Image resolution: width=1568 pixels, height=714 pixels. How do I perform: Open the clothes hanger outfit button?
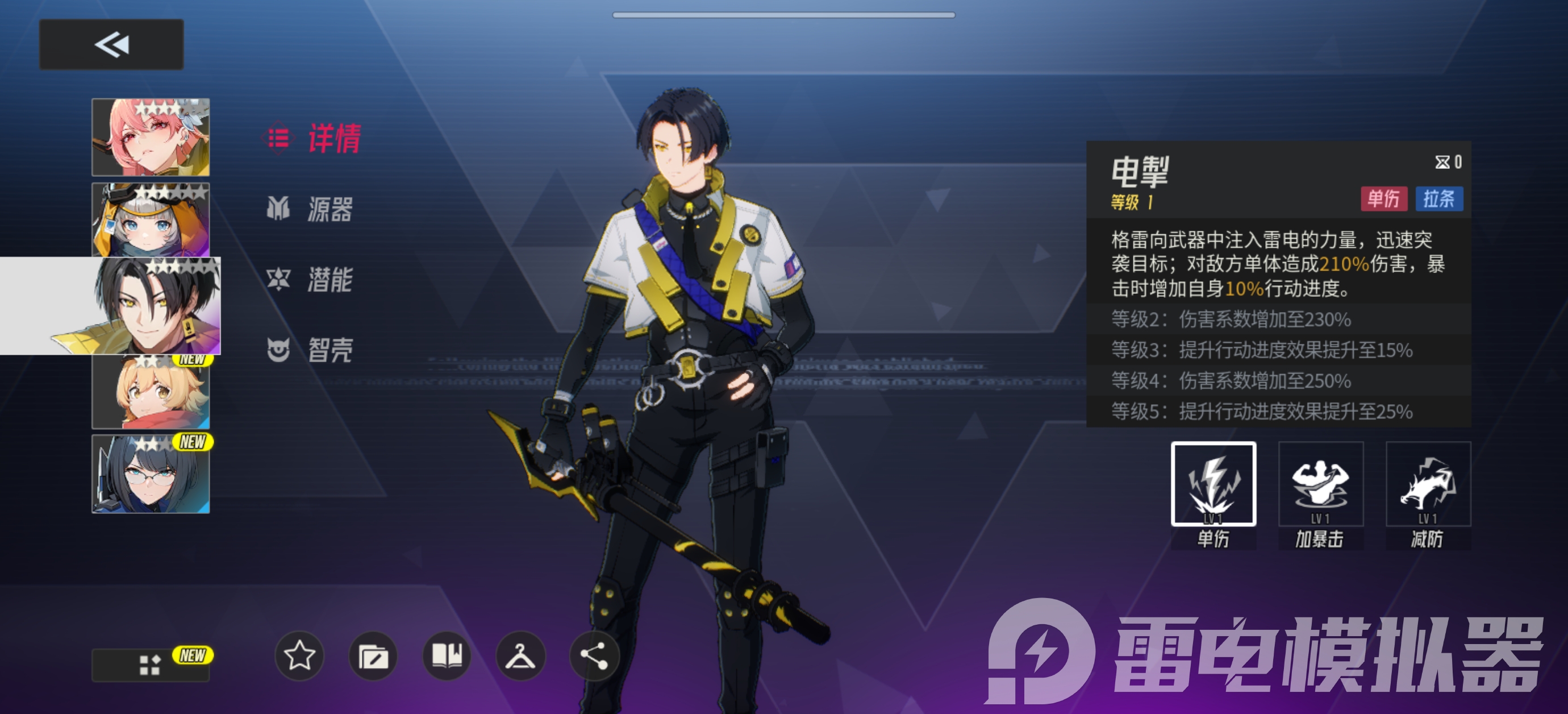(520, 656)
